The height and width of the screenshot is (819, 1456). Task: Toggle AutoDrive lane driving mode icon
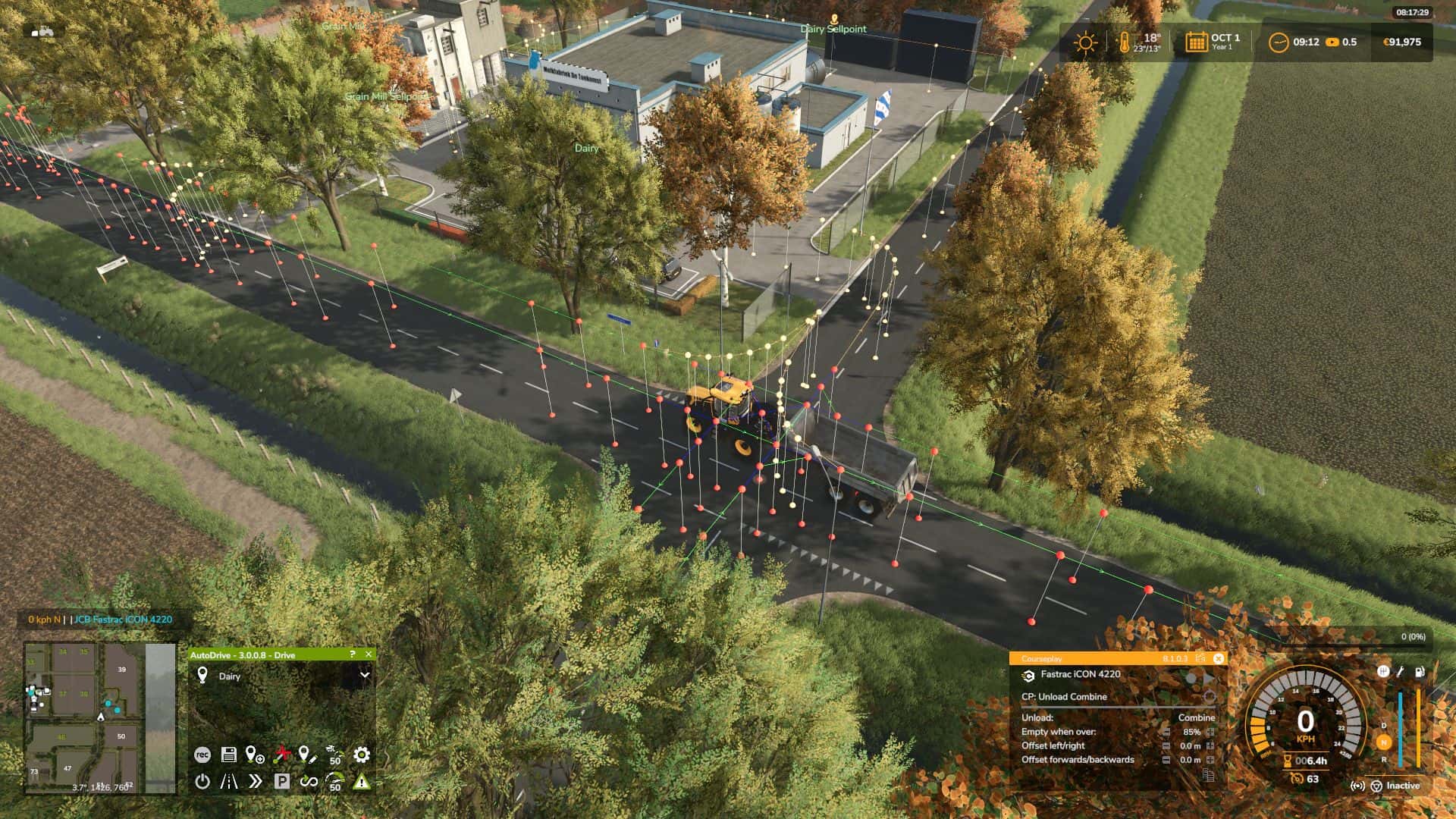pos(228,782)
